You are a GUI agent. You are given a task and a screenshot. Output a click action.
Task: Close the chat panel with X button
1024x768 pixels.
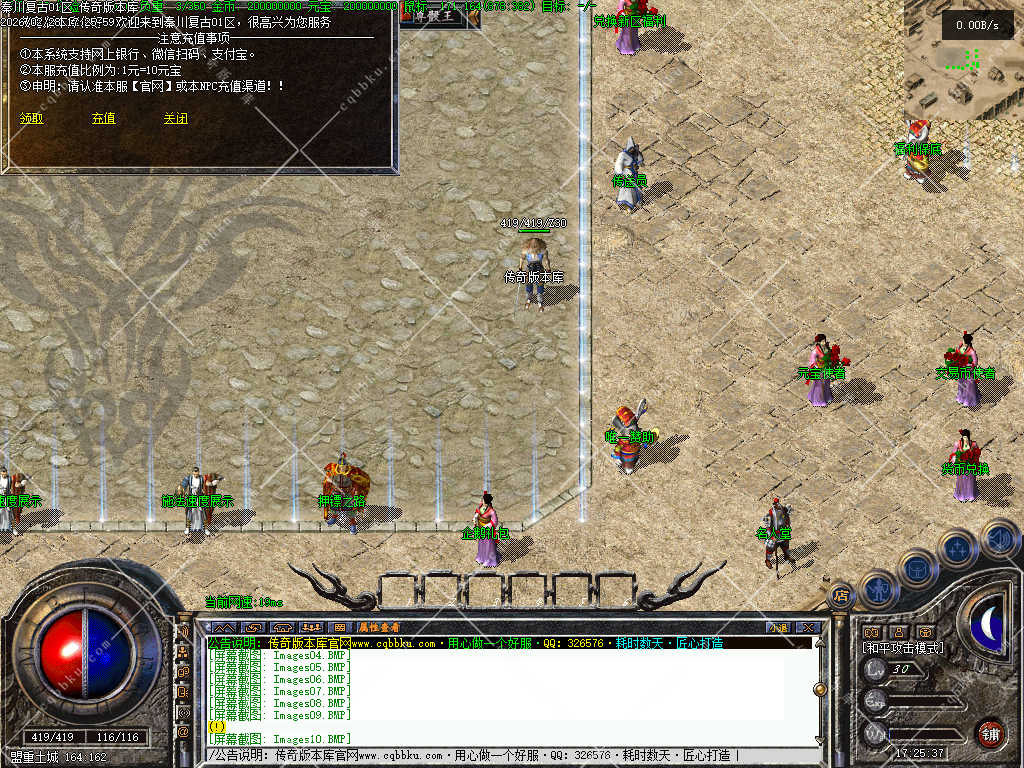point(808,627)
